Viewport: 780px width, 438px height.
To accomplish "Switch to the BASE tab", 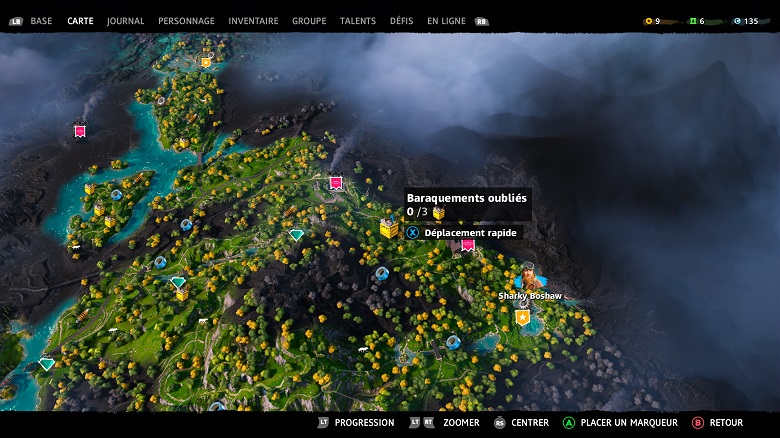I will (41, 21).
